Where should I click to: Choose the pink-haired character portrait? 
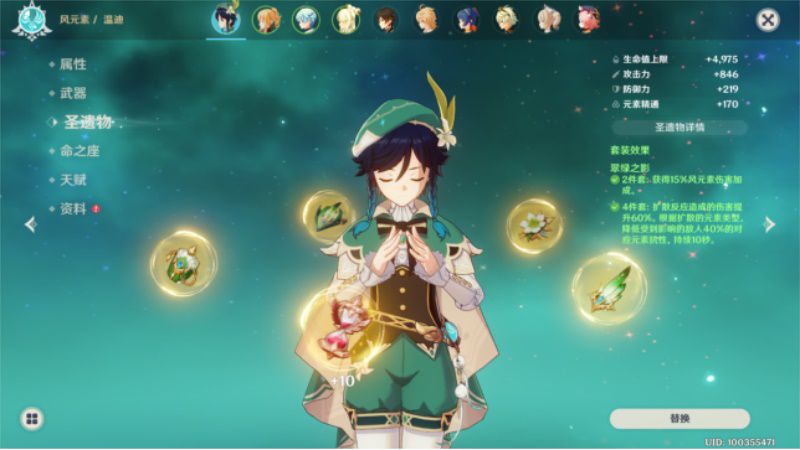589,19
